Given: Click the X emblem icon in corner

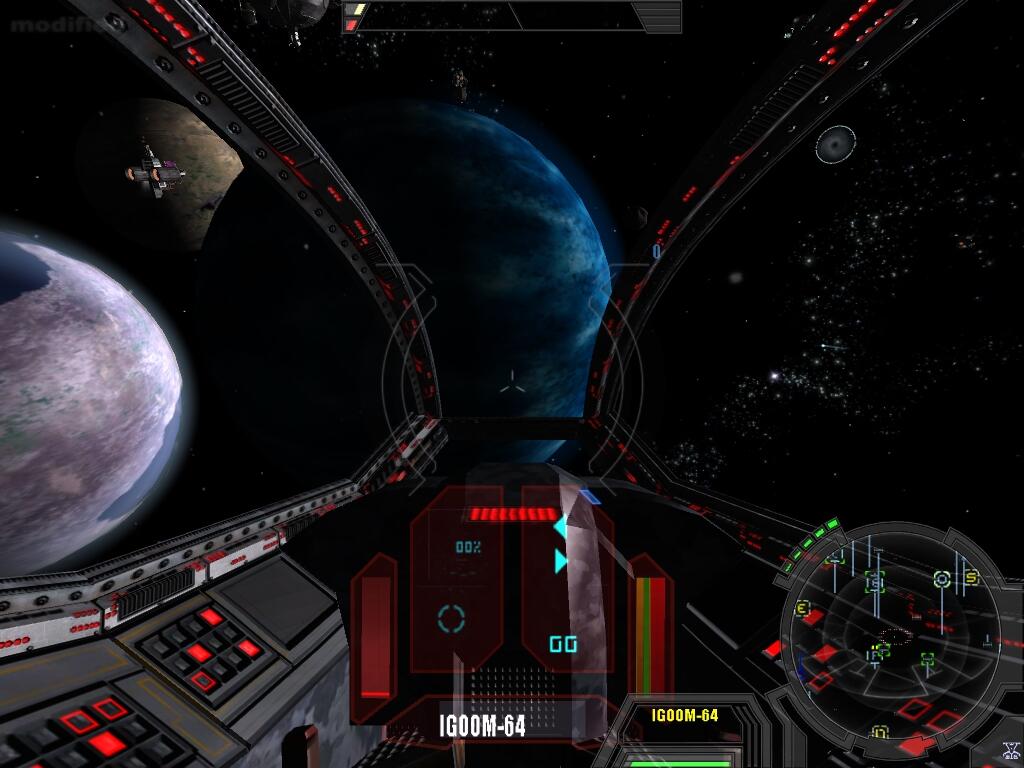Looking at the screenshot, I should 1009,752.
